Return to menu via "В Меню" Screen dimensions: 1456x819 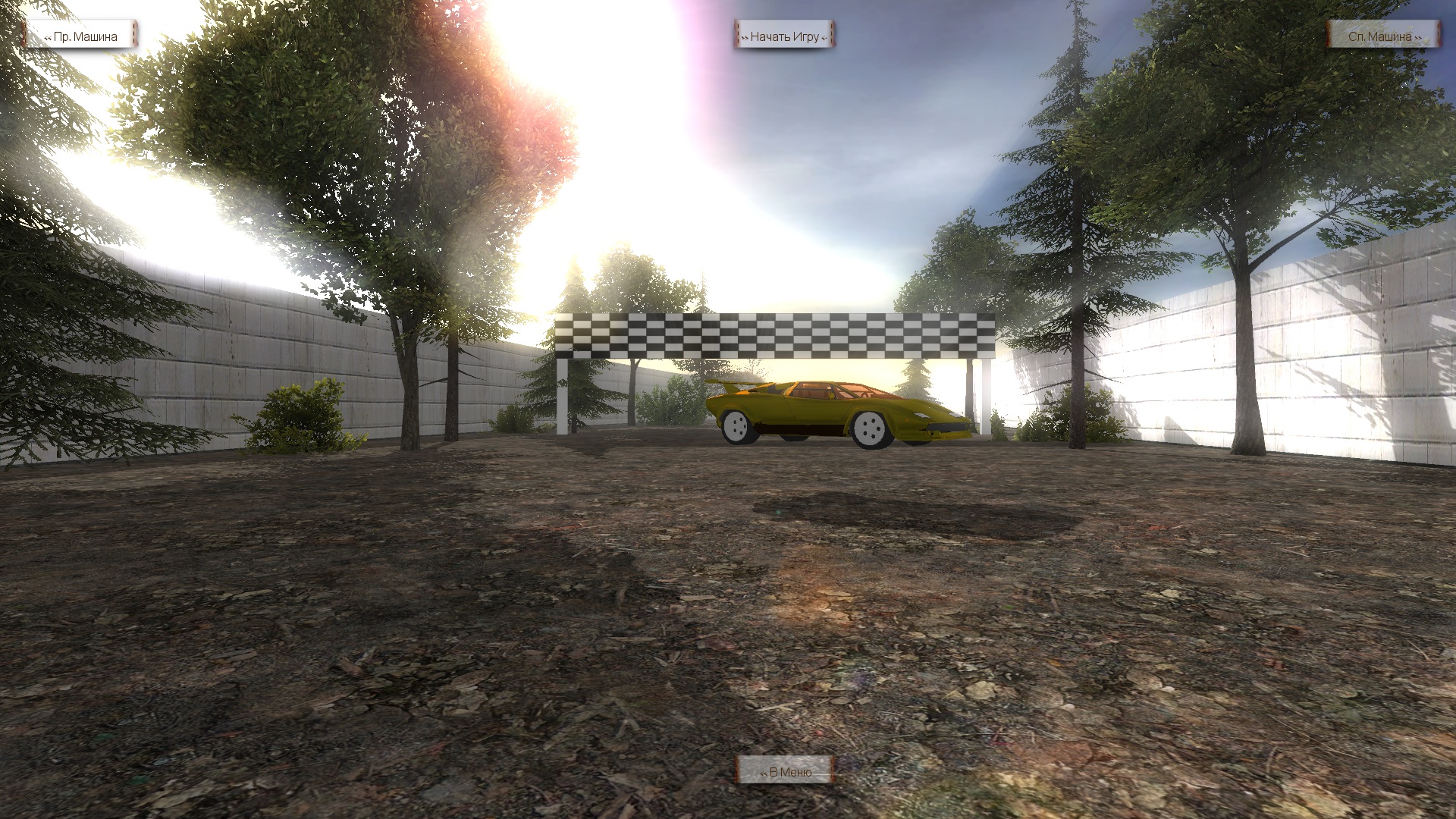click(x=785, y=771)
